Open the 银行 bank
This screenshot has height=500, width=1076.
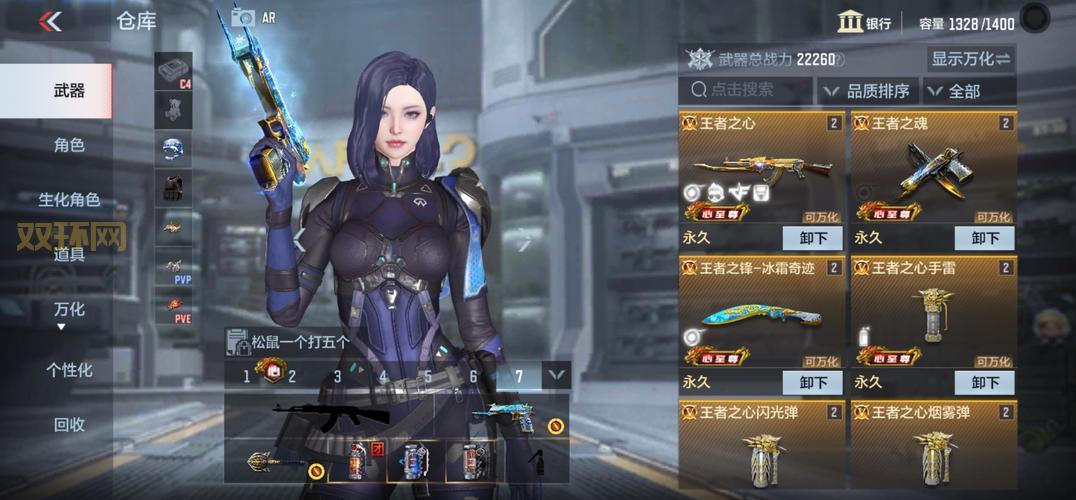click(x=864, y=22)
